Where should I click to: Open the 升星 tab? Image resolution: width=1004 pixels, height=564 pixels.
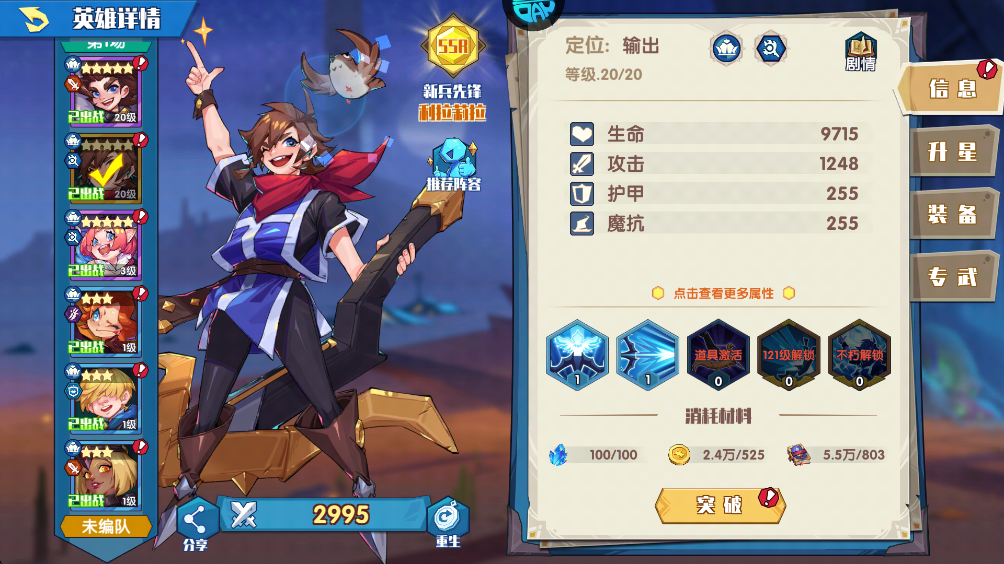click(x=951, y=152)
